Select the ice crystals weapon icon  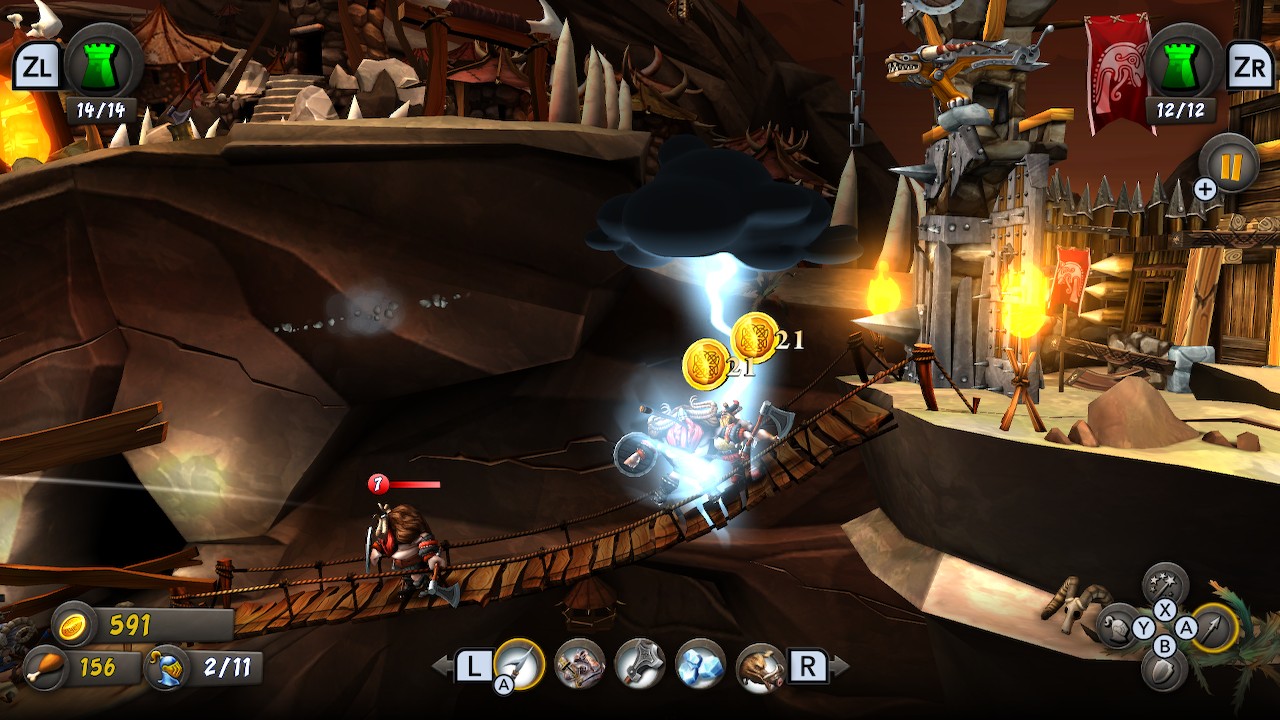pyautogui.click(x=698, y=665)
